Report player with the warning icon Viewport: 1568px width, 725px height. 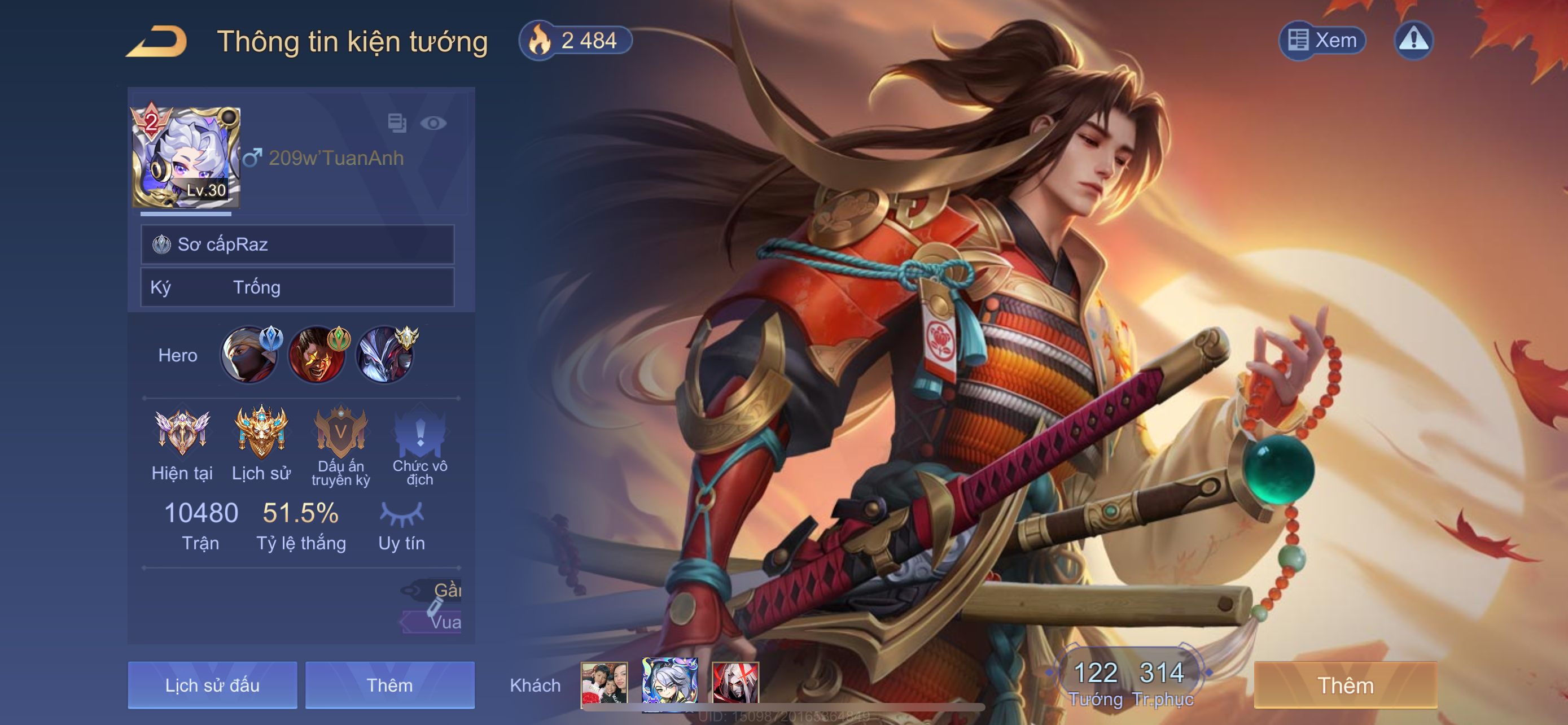click(1413, 41)
